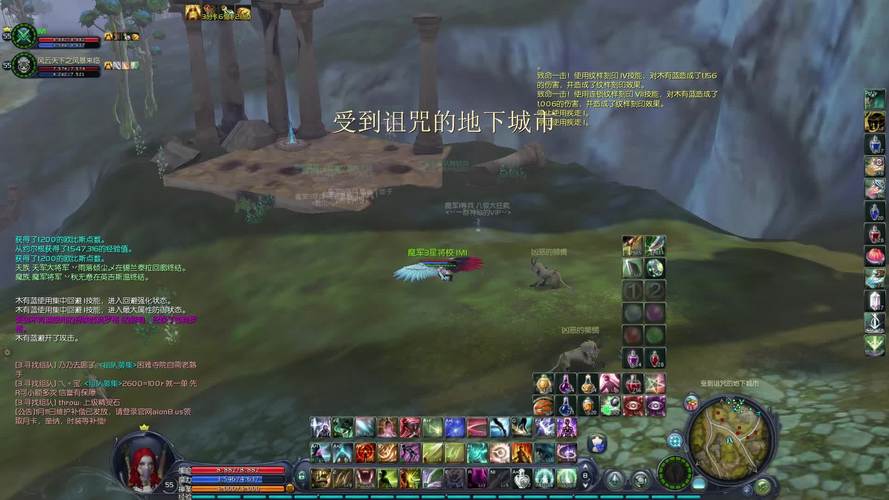Activate the green downward arrow skill
The width and height of the screenshot is (889, 500).
875,345
